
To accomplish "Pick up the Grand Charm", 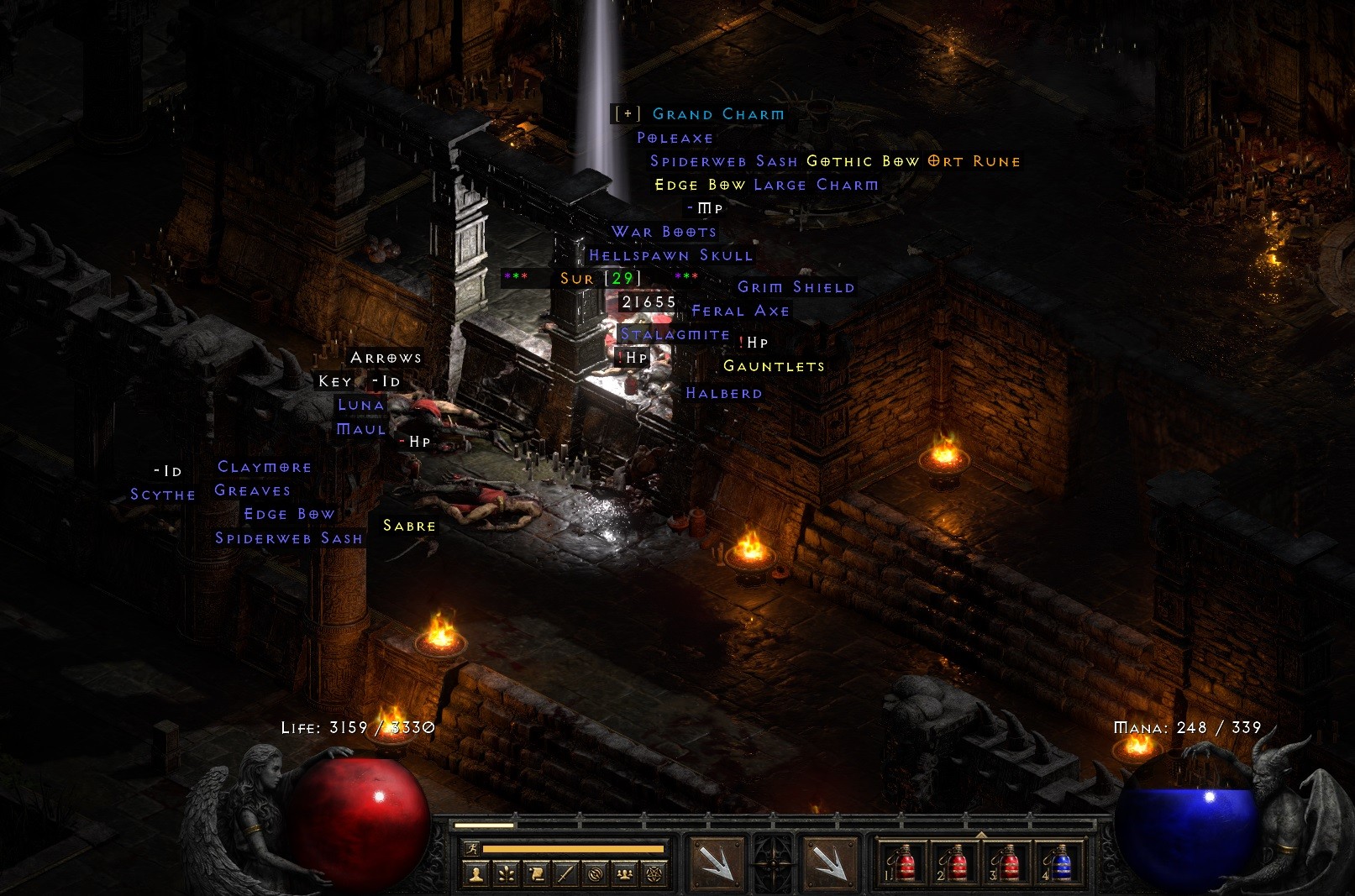I will [719, 114].
